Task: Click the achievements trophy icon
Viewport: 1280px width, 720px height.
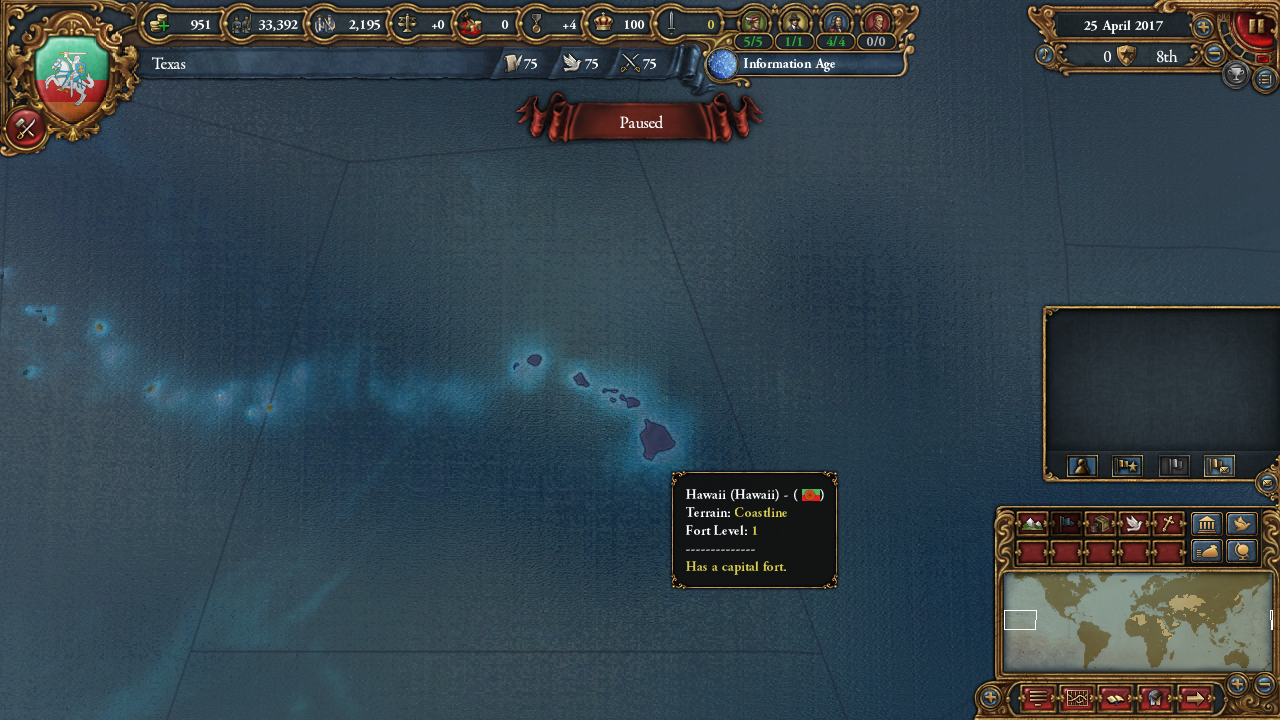Action: click(1234, 74)
